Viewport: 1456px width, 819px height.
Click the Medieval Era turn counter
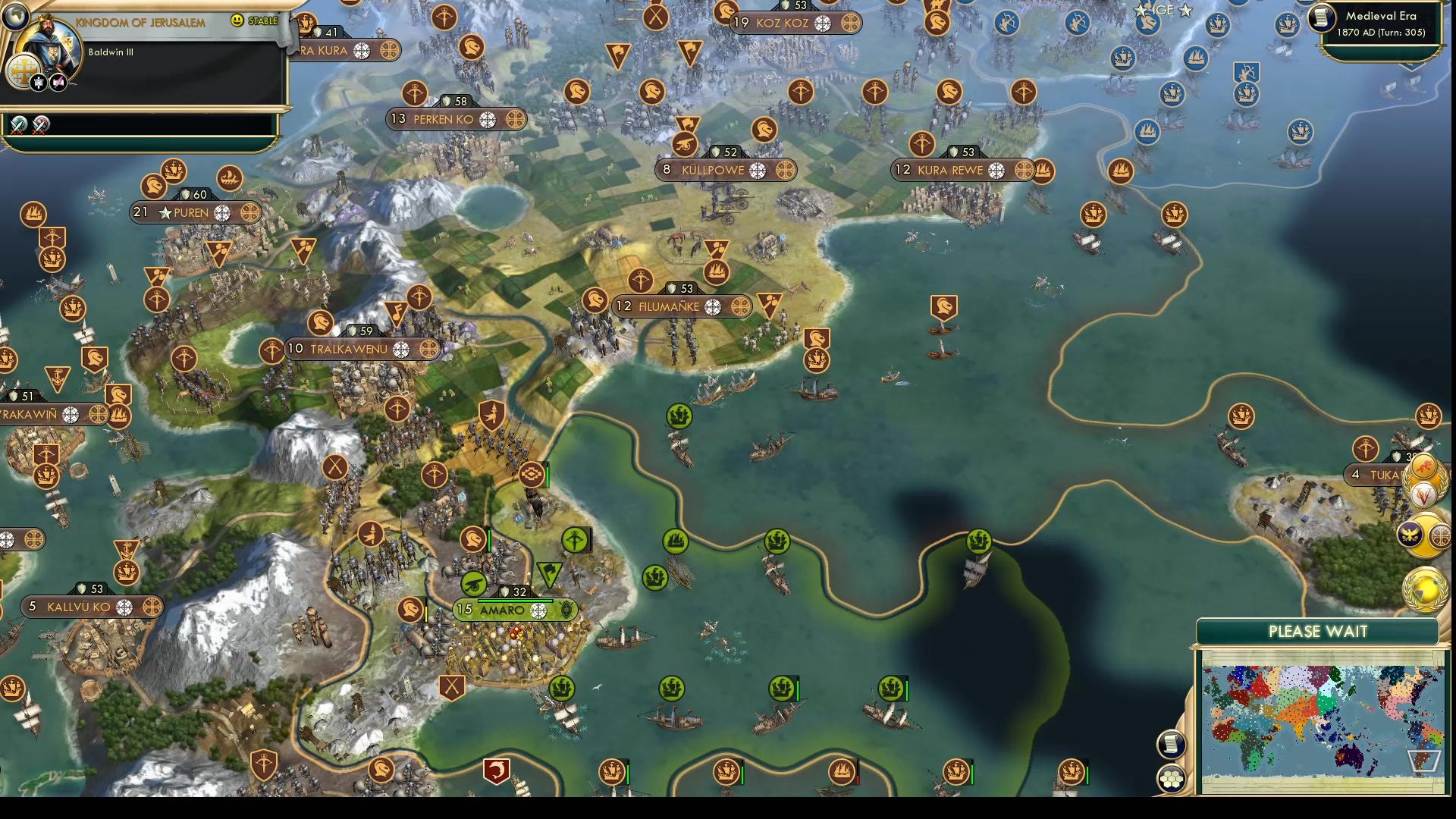point(1382,23)
